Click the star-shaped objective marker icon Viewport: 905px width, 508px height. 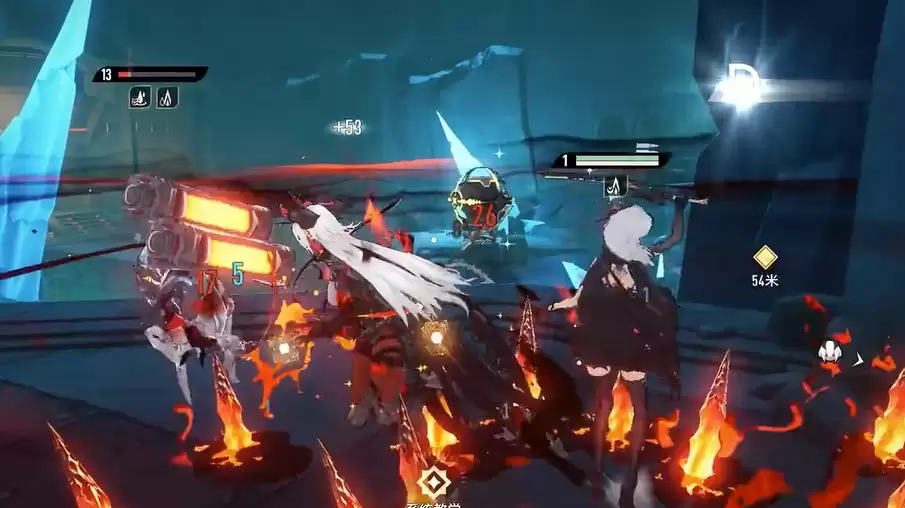(434, 482)
